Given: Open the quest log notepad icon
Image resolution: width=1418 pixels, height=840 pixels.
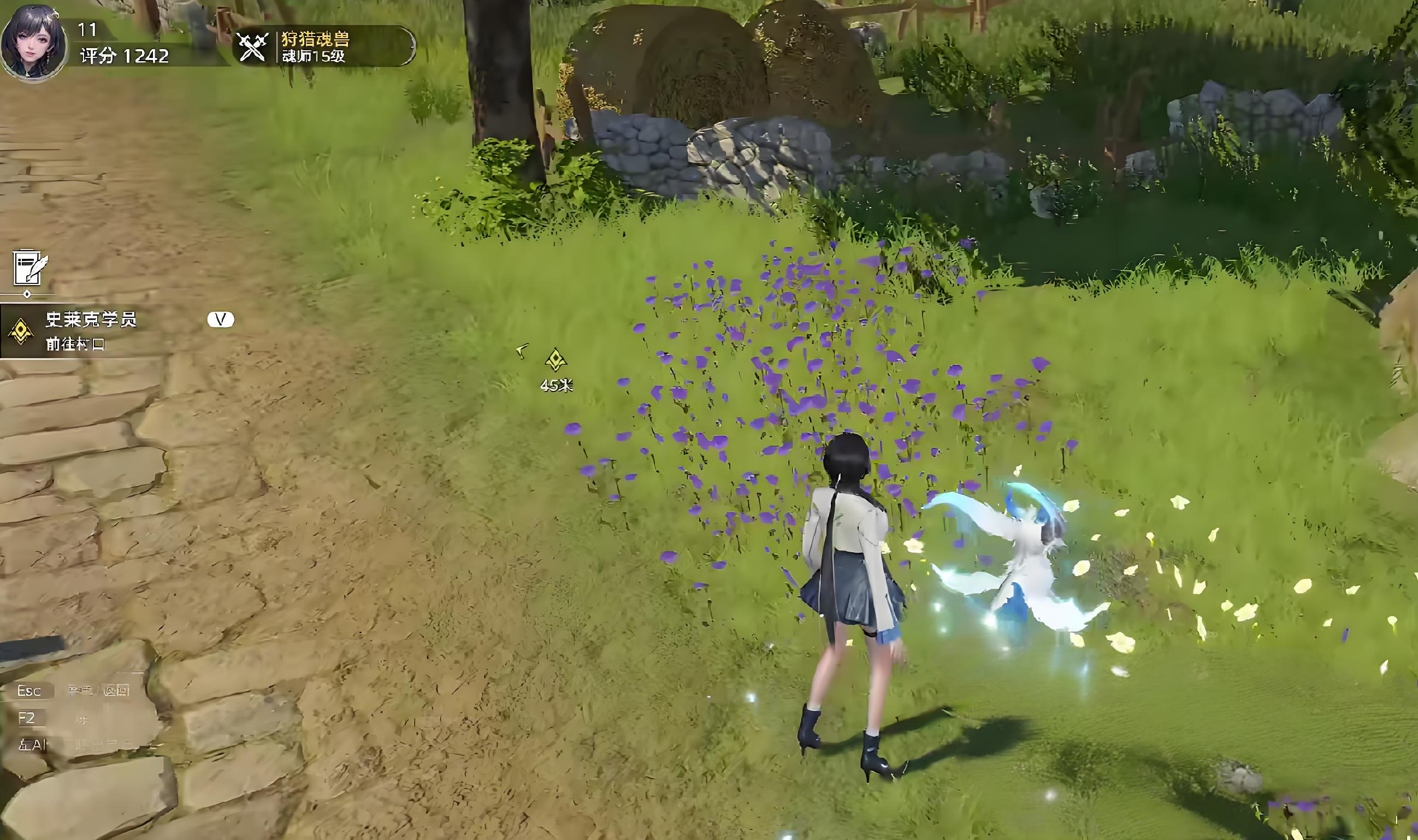Looking at the screenshot, I should [x=29, y=267].
